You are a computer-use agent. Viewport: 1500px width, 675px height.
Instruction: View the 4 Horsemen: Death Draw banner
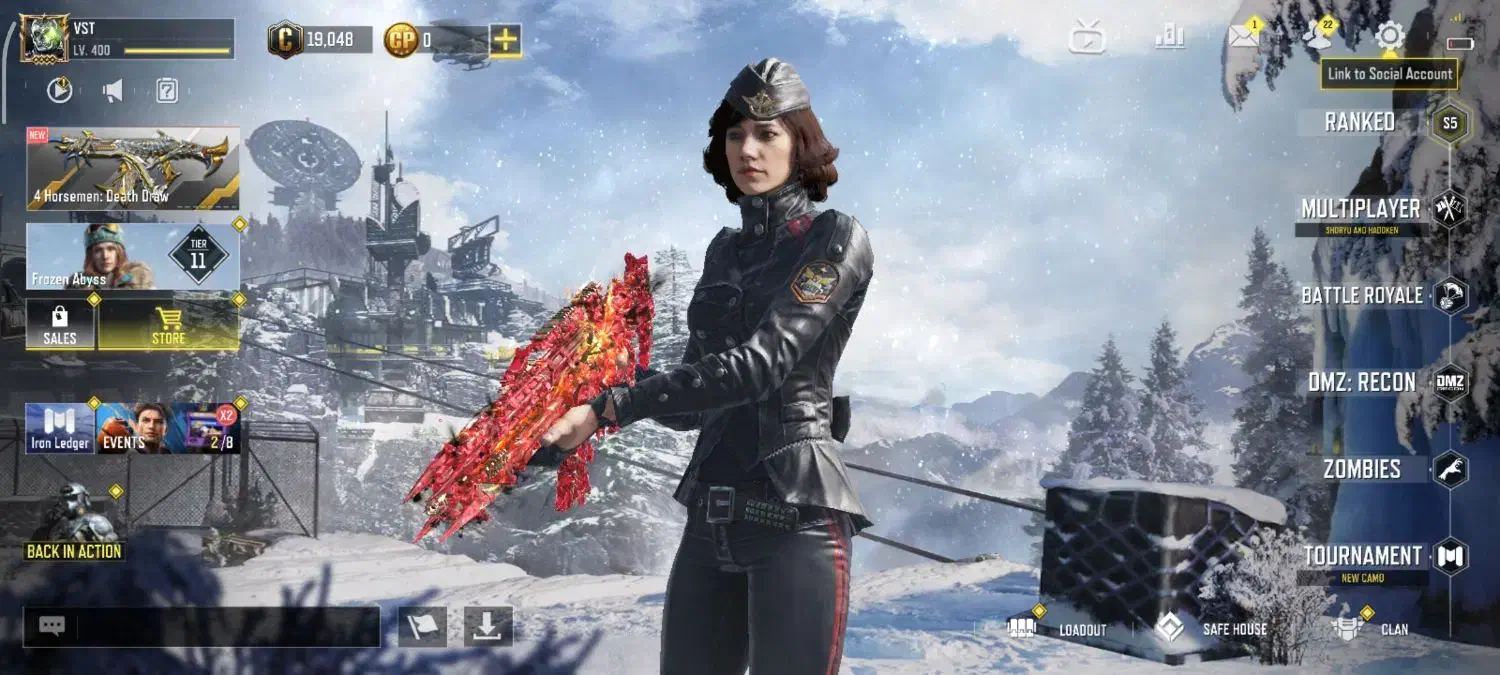point(133,168)
